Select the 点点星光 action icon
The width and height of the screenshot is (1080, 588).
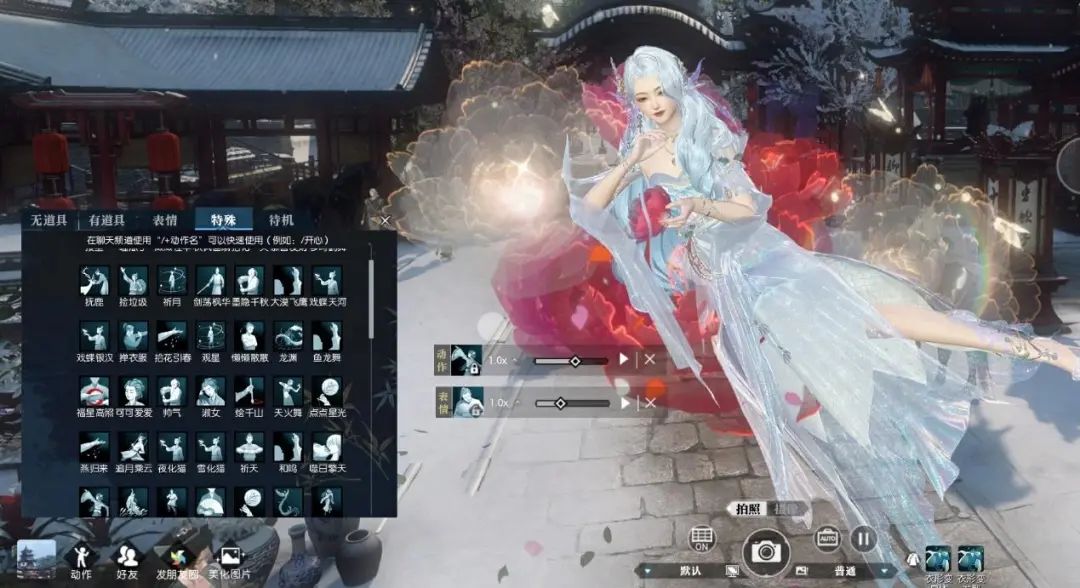tap(327, 391)
